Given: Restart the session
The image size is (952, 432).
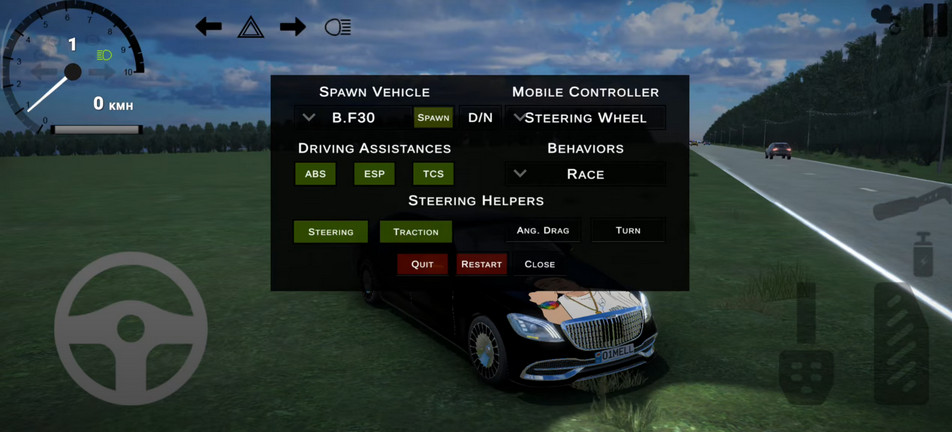Looking at the screenshot, I should [481, 264].
